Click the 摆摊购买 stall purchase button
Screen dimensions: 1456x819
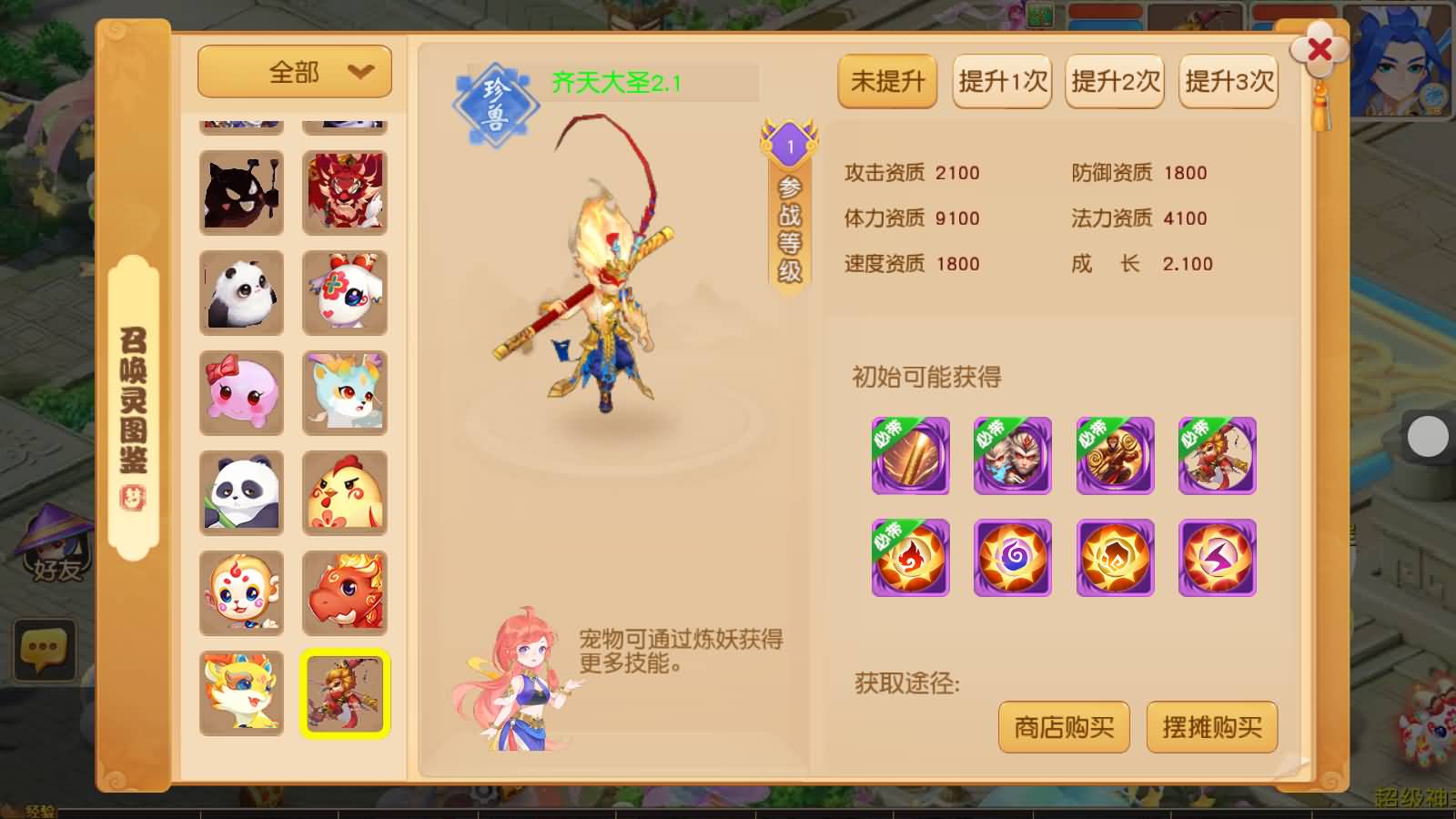point(1212,727)
